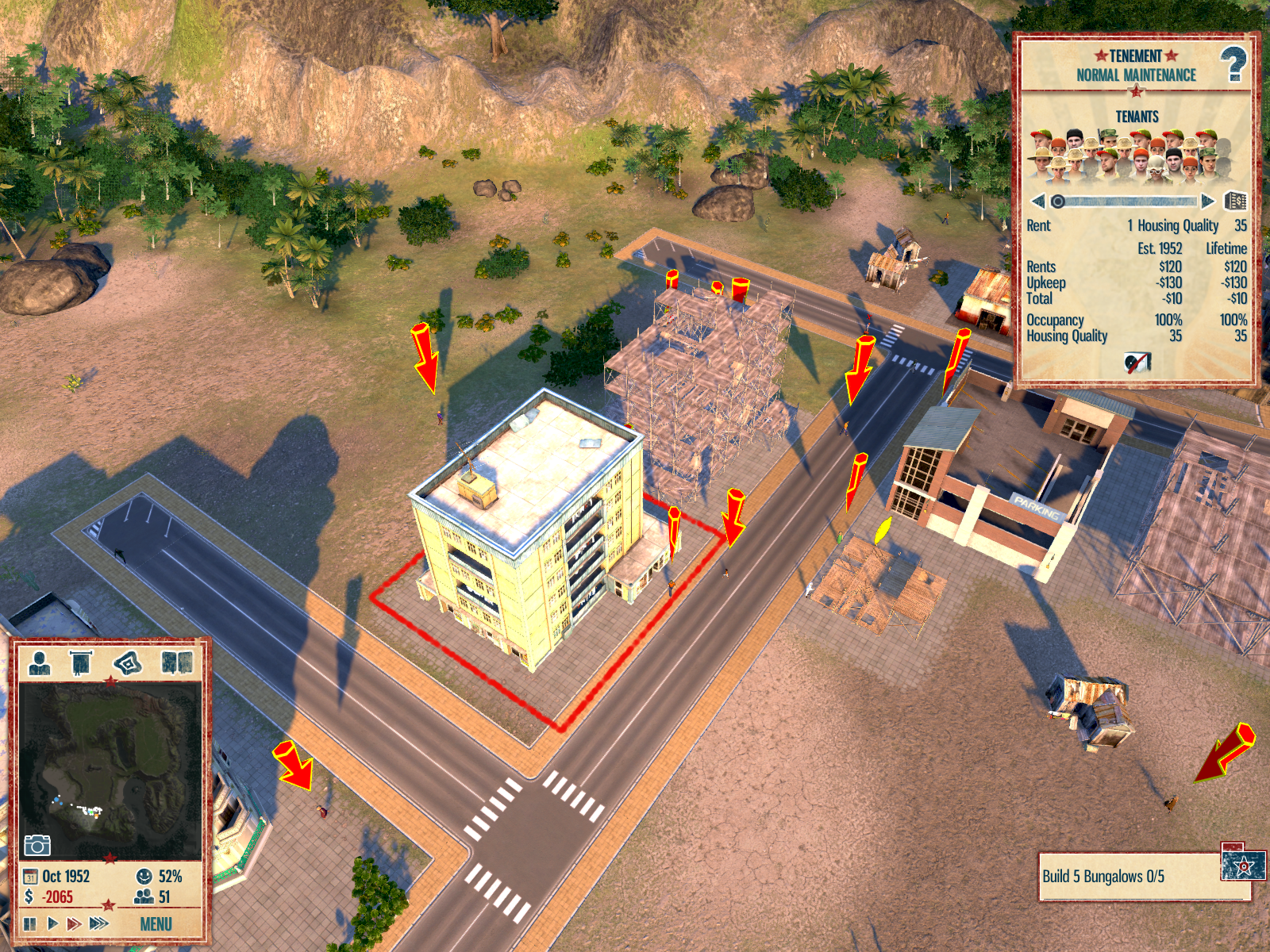Pause the game
The image size is (1270, 952).
[x=30, y=923]
